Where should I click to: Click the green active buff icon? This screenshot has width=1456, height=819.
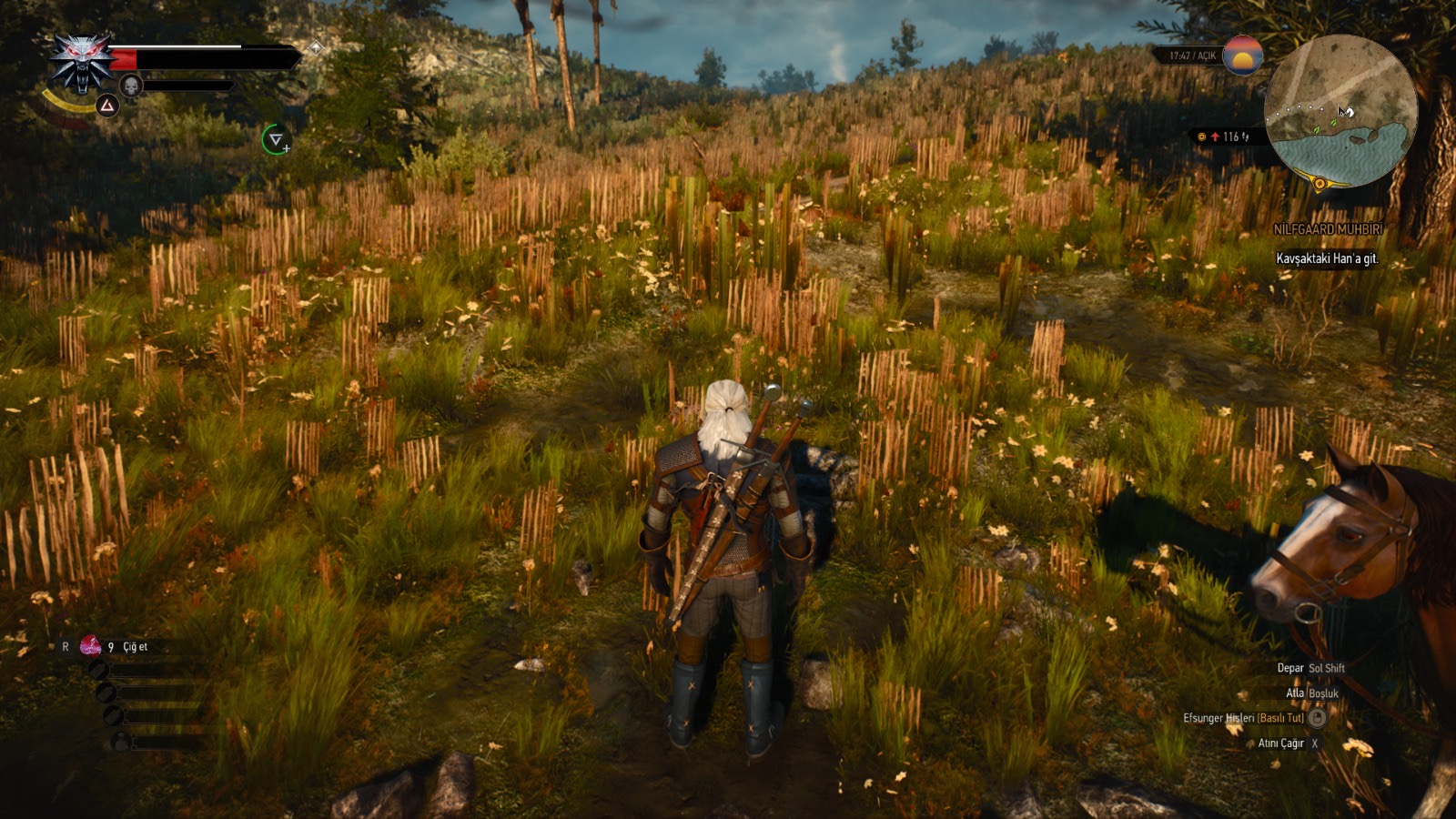coord(276,139)
